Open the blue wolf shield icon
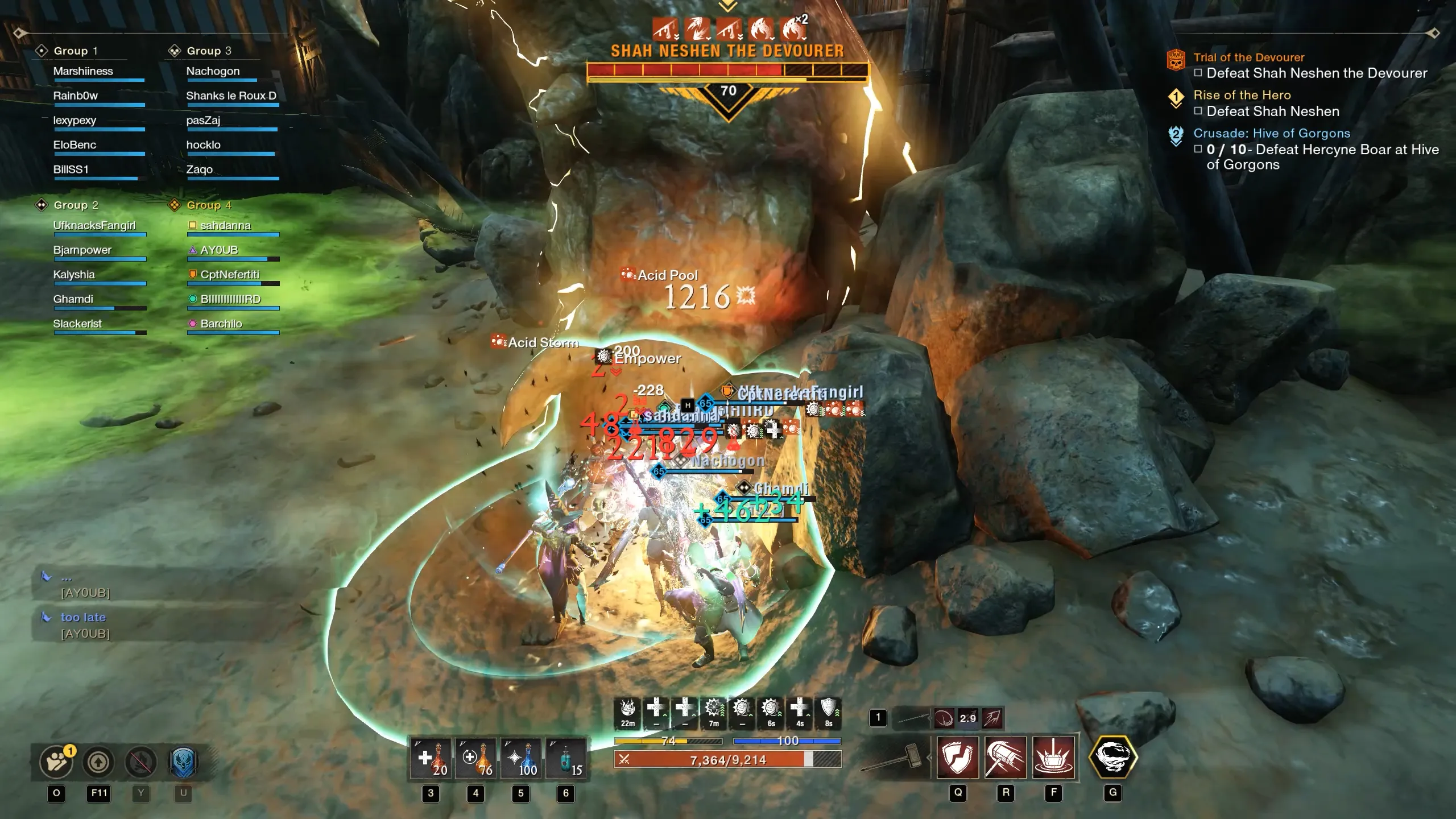Viewport: 1456px width, 819px height. (x=183, y=762)
